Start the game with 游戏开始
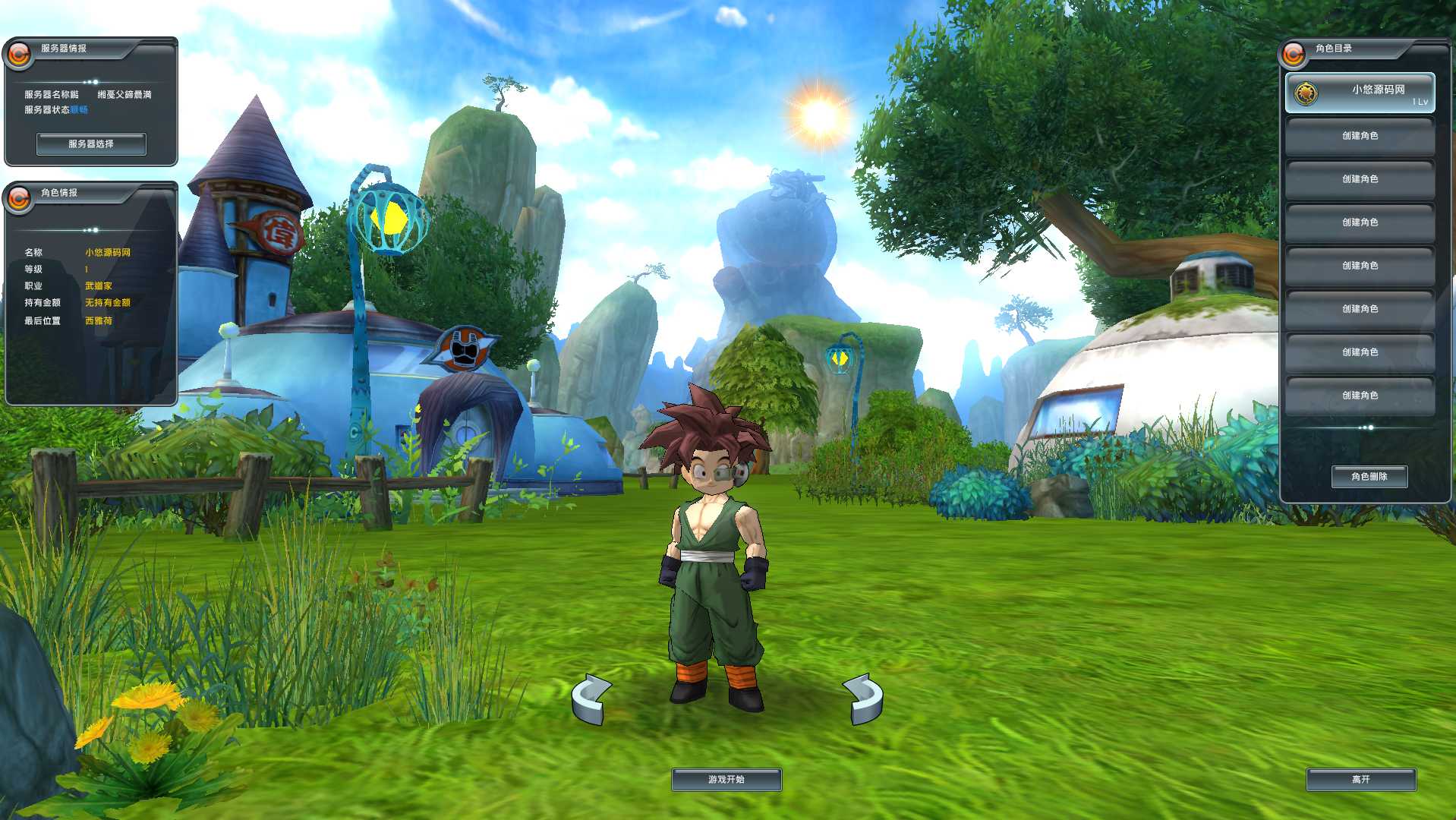 (726, 780)
